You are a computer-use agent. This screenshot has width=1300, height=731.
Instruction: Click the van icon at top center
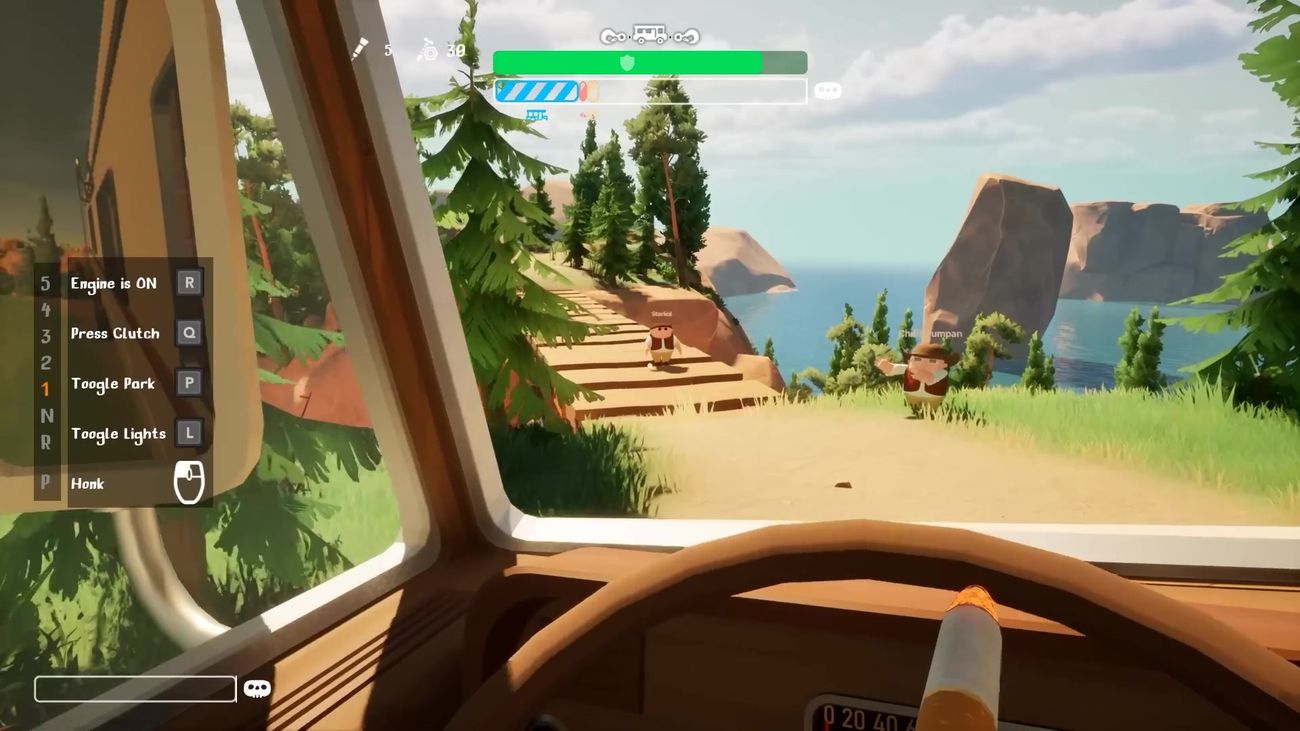[649, 32]
